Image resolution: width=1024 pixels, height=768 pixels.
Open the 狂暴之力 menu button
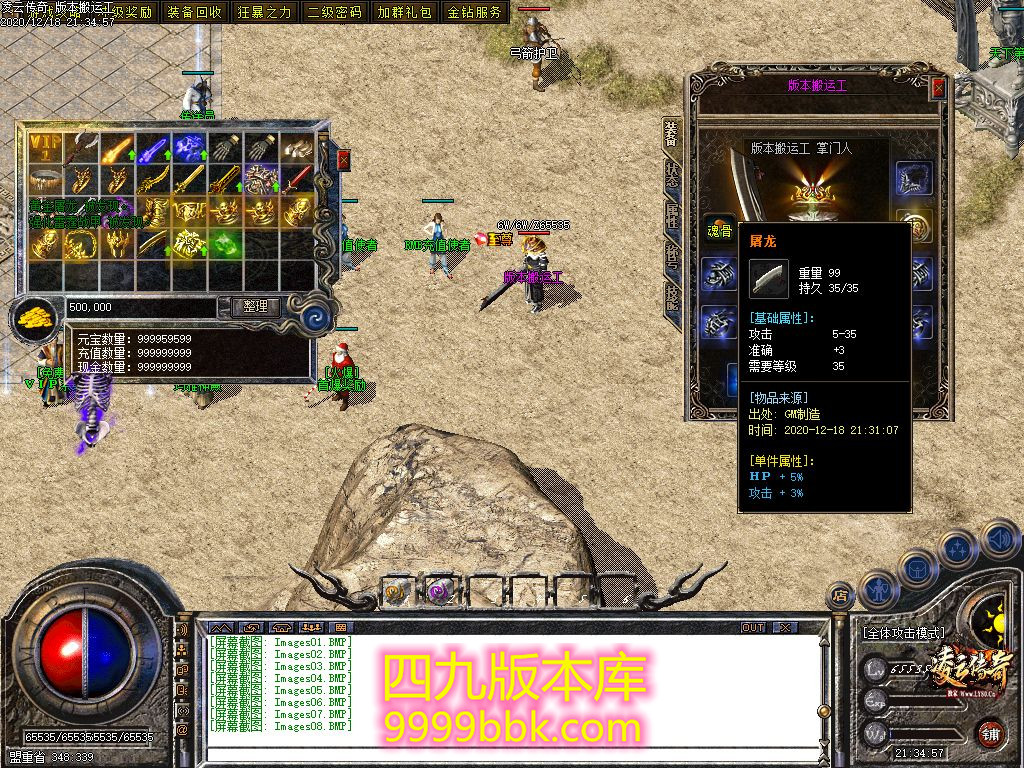point(265,12)
